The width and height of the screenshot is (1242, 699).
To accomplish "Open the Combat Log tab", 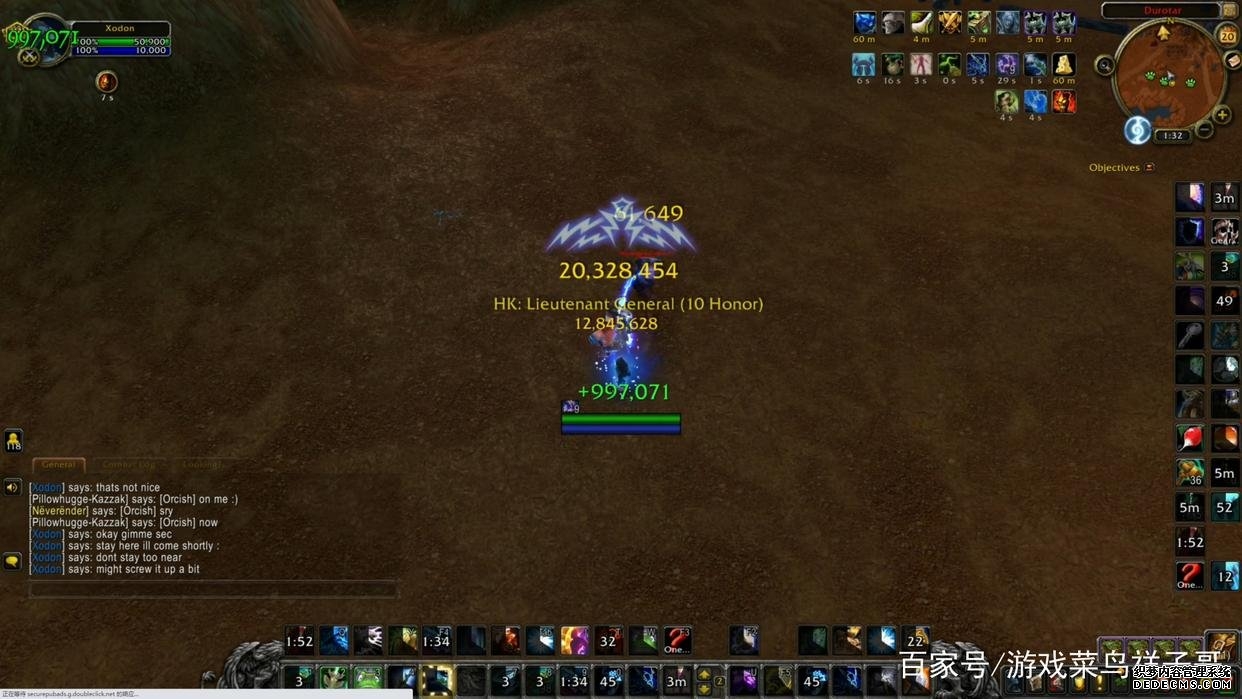I will 128,465.
